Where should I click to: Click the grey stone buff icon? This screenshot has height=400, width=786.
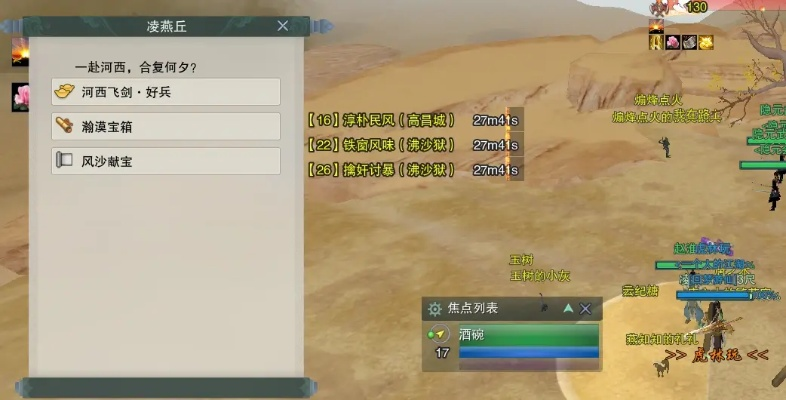click(x=690, y=41)
